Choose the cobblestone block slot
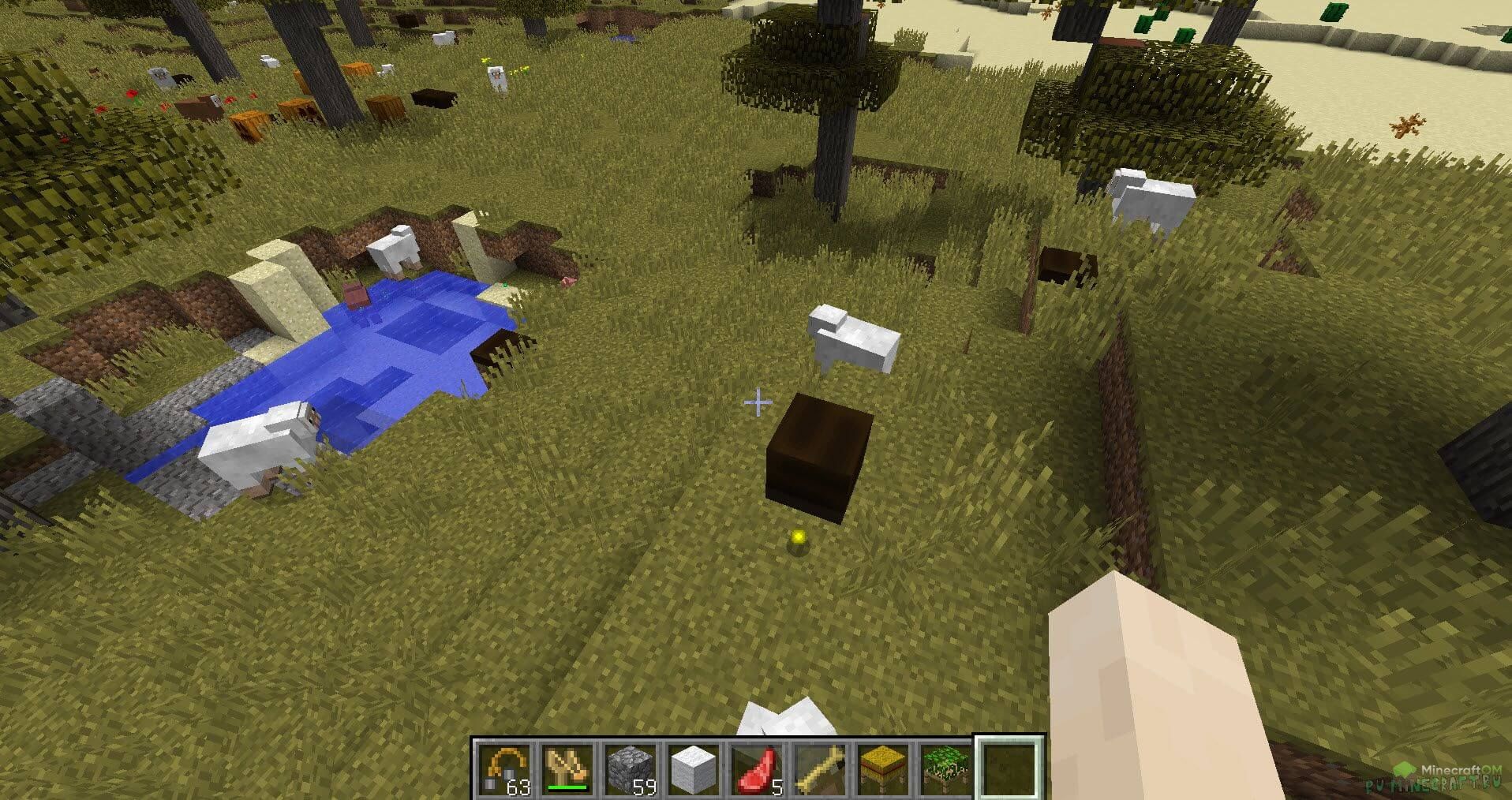Image resolution: width=1512 pixels, height=800 pixels. [x=631, y=769]
